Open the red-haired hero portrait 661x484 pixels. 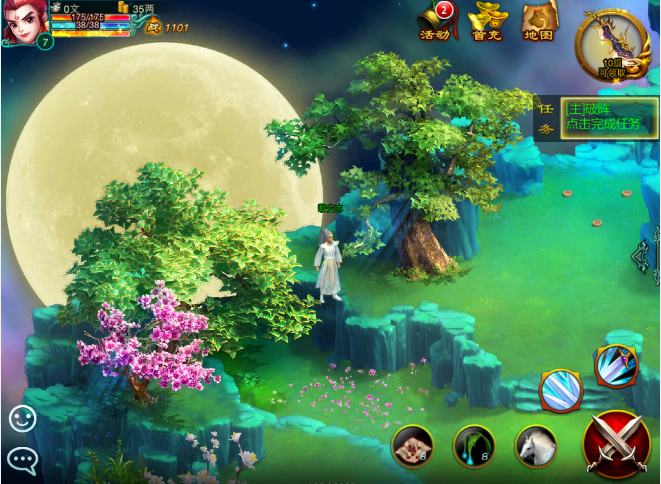tap(22, 24)
